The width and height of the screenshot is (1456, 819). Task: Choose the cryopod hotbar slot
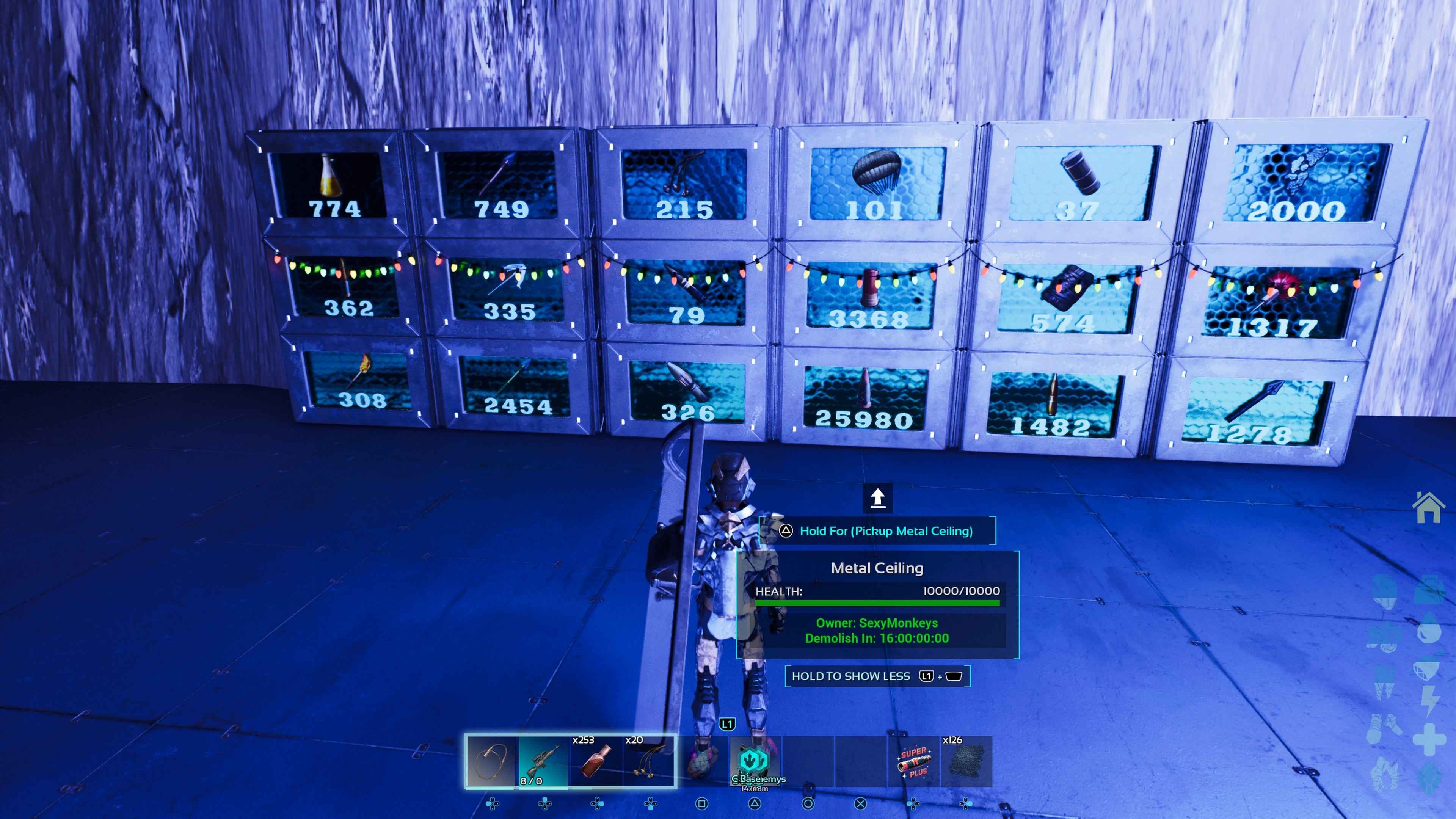click(755, 761)
